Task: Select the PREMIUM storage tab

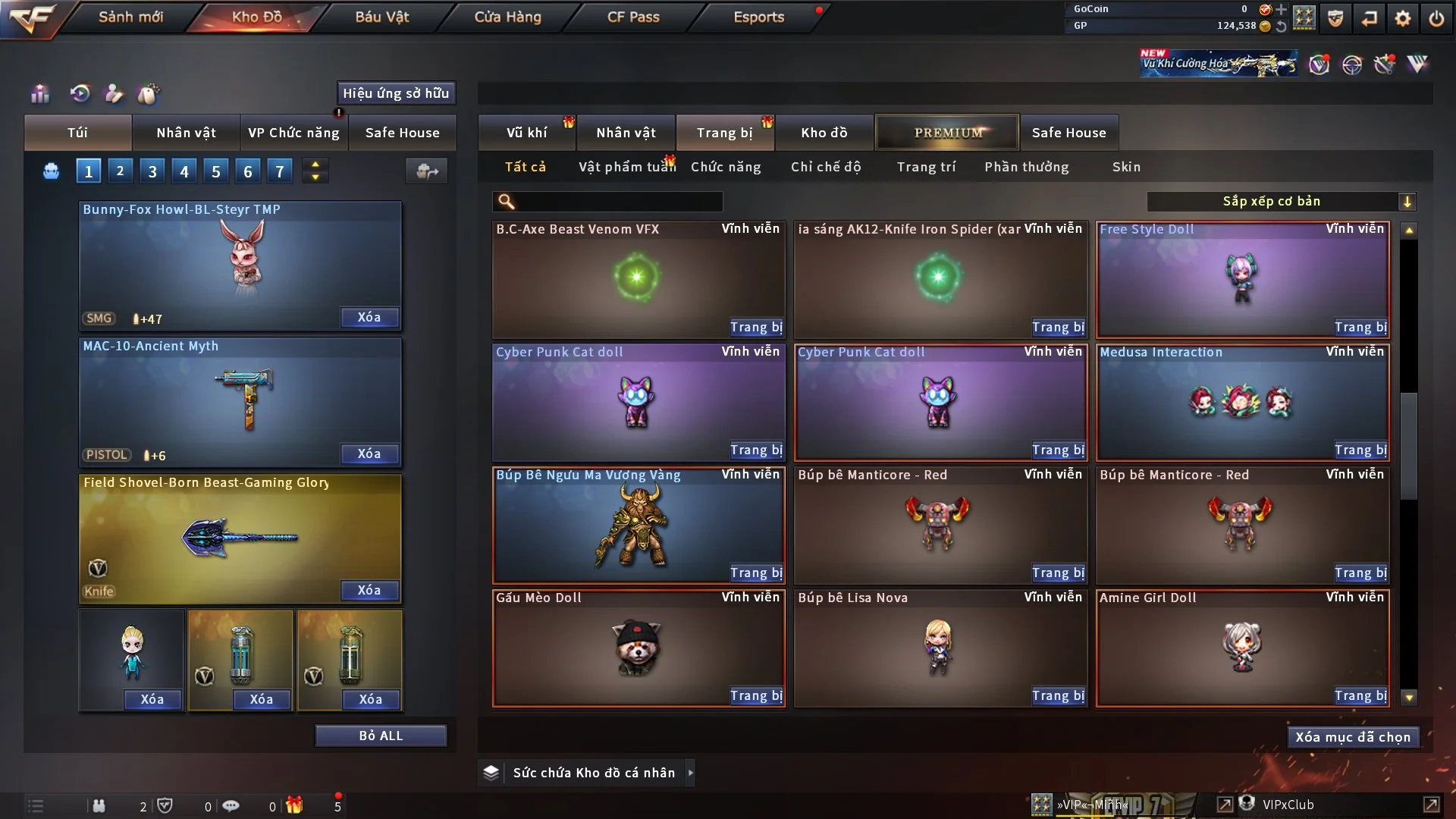Action: (x=947, y=133)
